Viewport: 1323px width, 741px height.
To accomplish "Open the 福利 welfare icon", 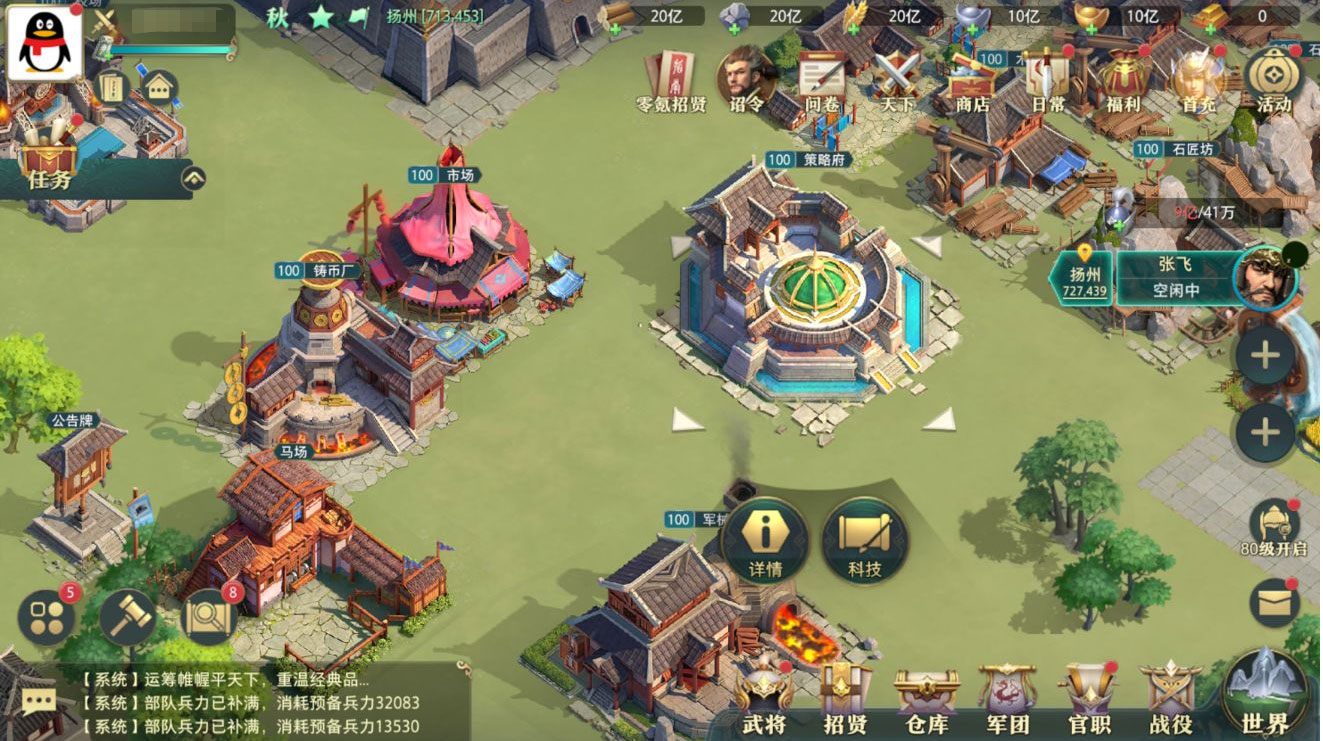I will [x=1125, y=79].
